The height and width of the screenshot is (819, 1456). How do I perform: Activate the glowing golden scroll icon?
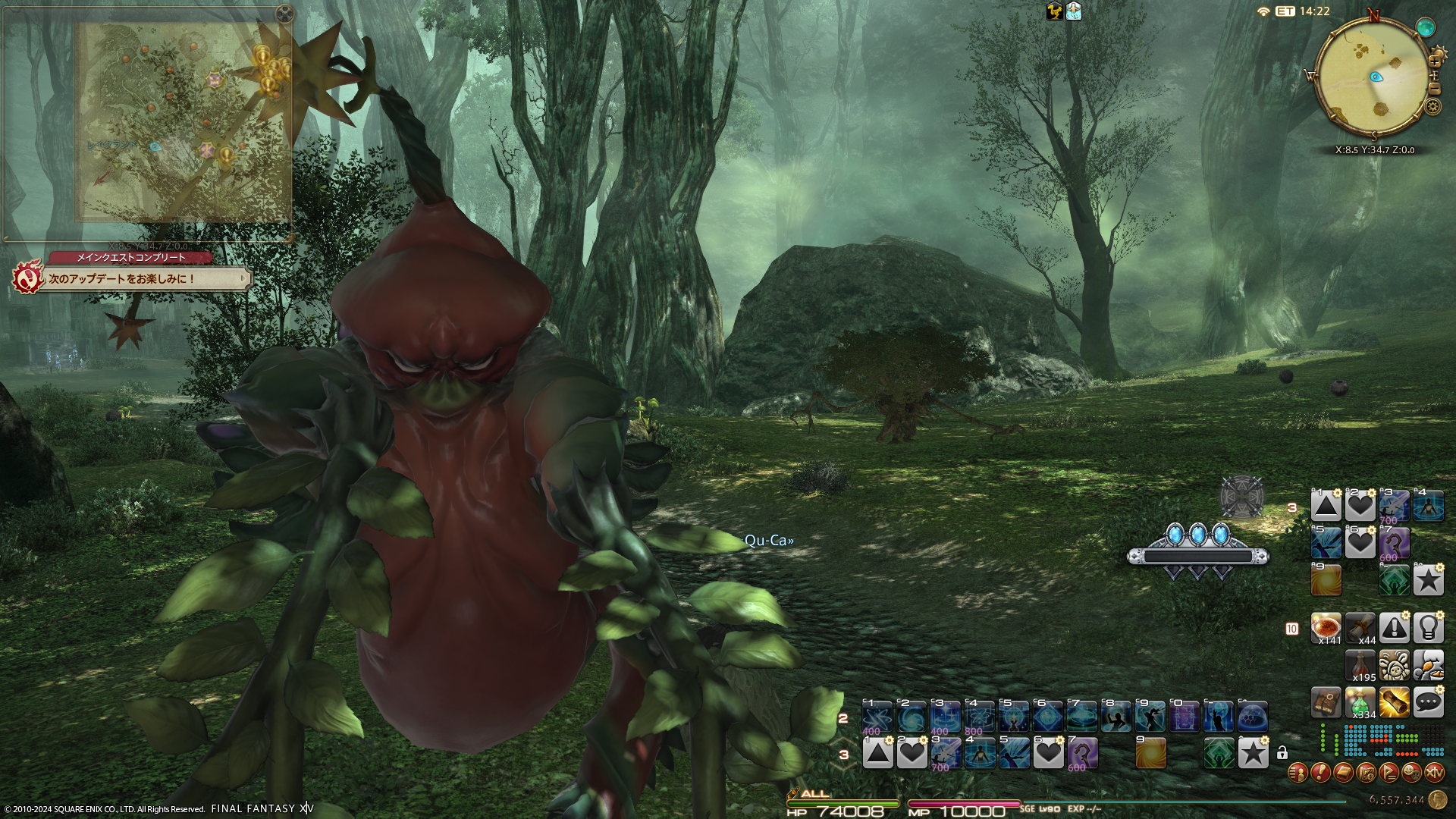[1394, 703]
